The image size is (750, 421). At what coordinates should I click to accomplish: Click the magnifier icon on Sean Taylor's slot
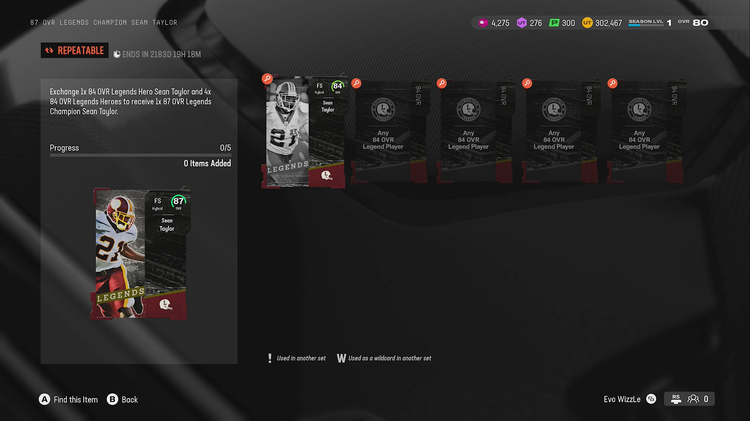[x=267, y=79]
